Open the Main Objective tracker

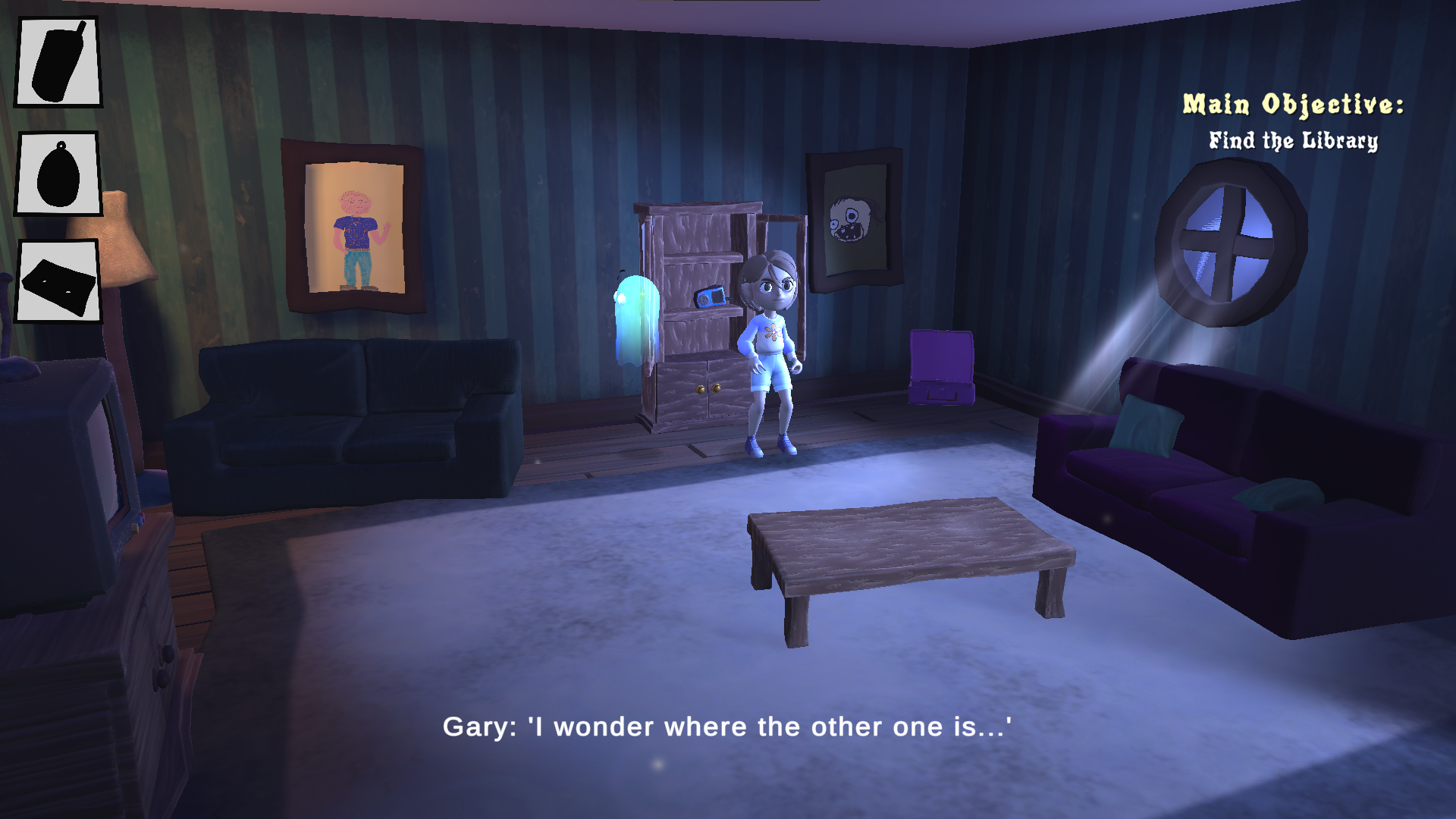click(1293, 121)
